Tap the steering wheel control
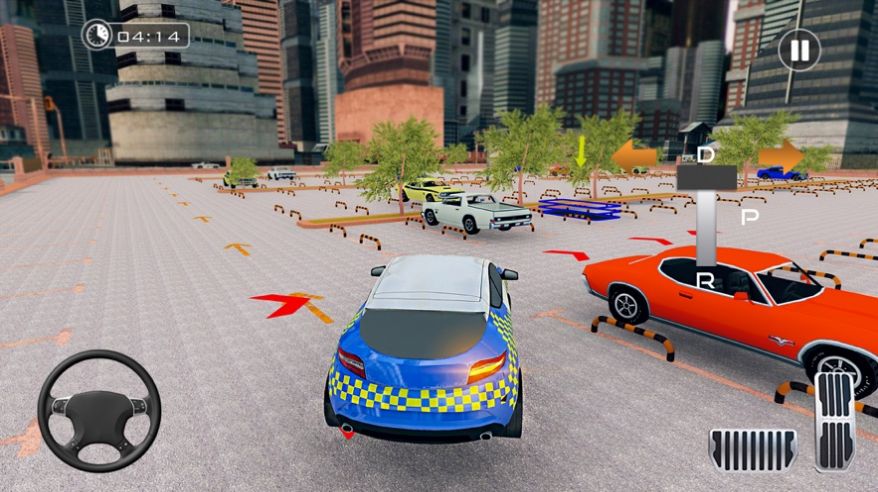Screen dimensions: 878x492 tap(99, 410)
